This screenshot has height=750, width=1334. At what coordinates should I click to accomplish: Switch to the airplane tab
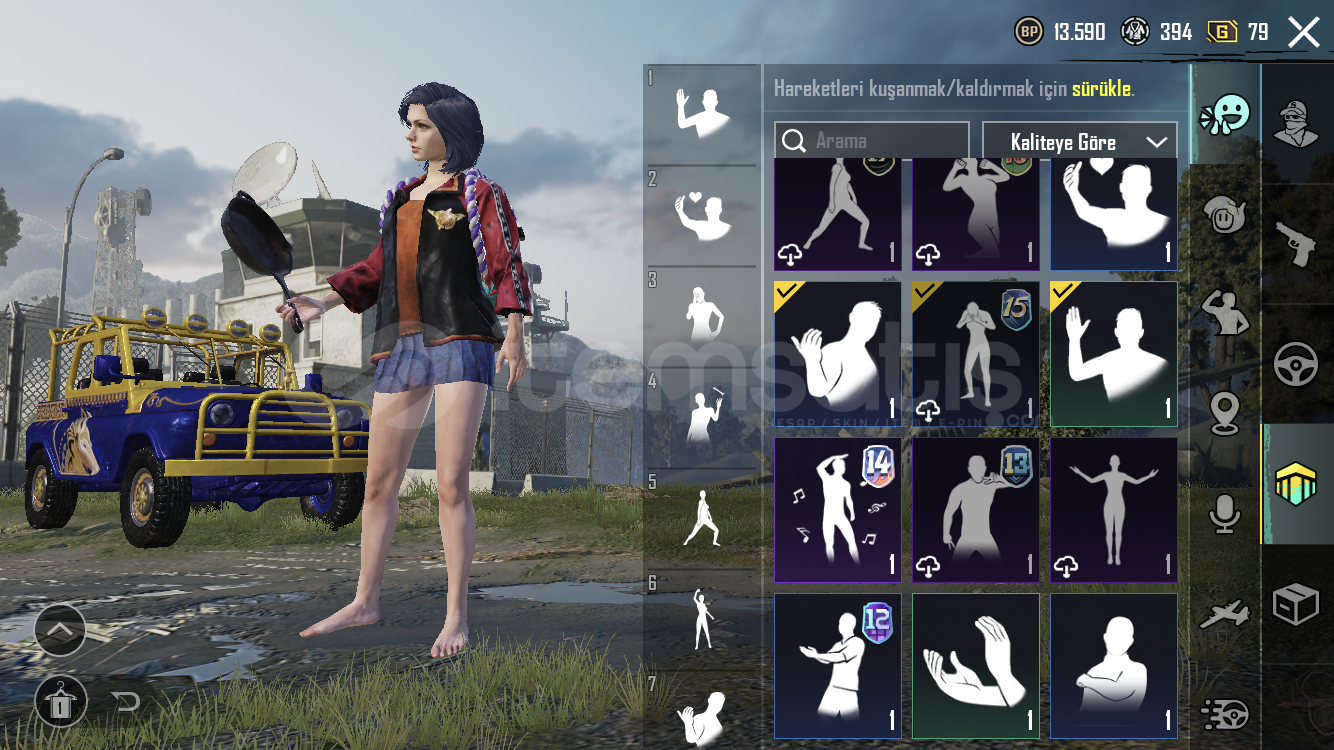click(x=1225, y=615)
